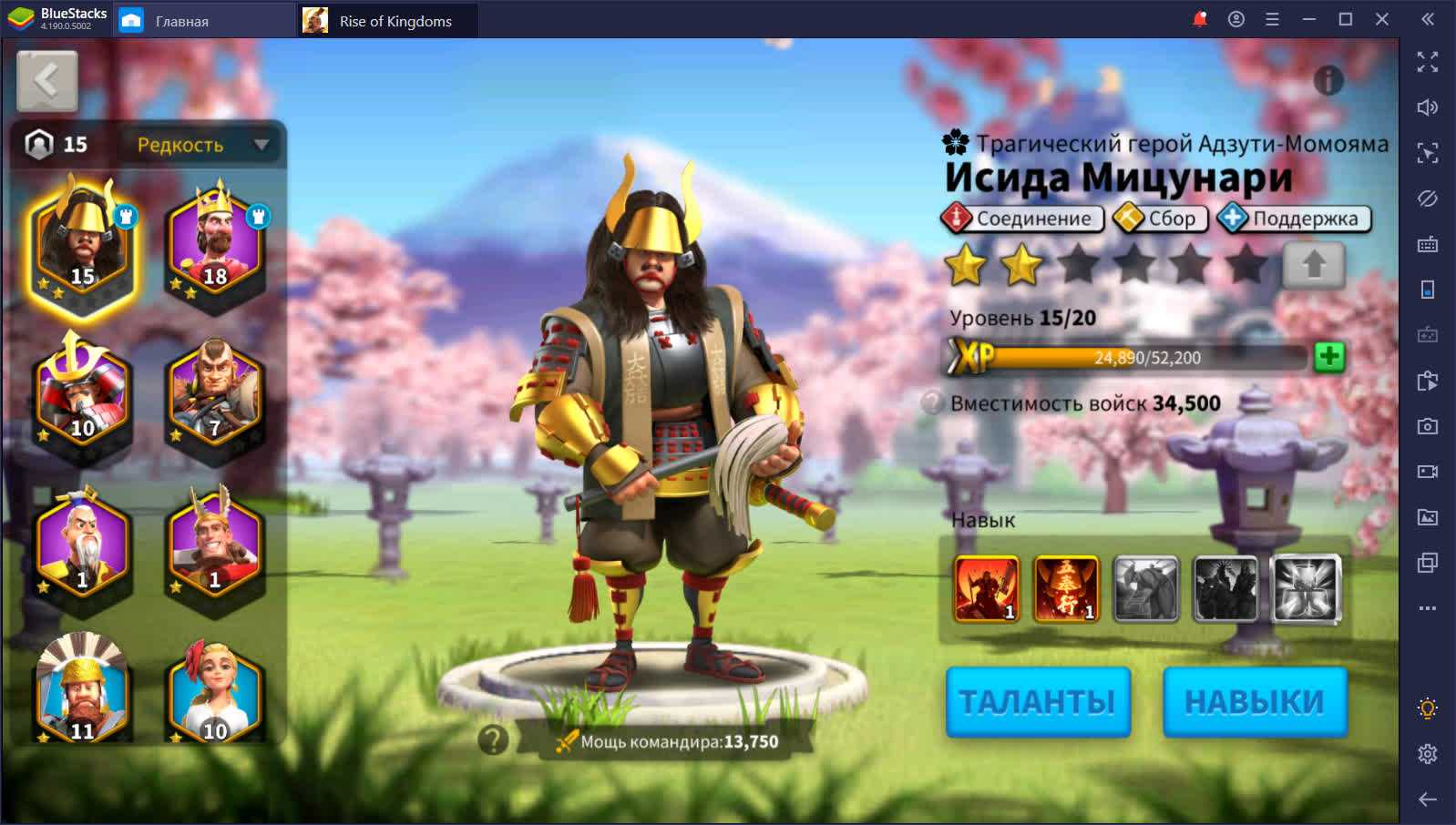The image size is (1456, 825).
Task: Open help next to commander power
Action: (x=493, y=739)
